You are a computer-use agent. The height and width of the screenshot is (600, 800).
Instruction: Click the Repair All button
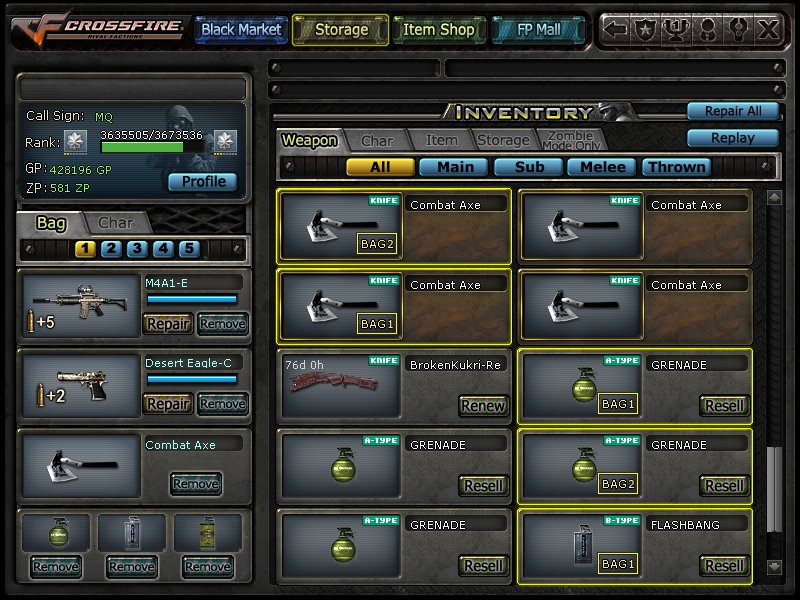tap(732, 111)
